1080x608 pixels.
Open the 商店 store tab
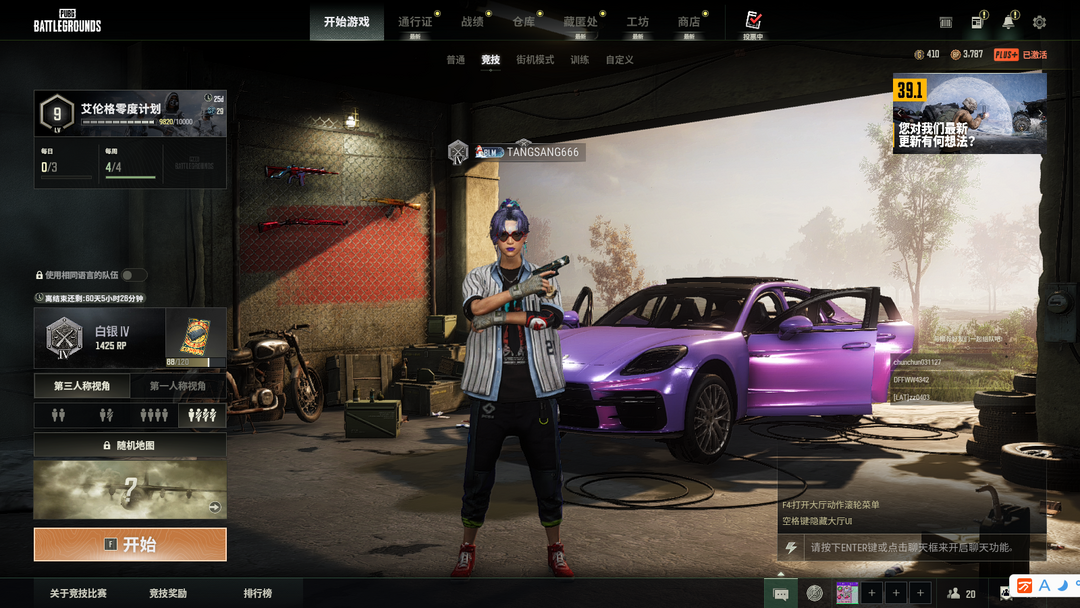point(689,22)
